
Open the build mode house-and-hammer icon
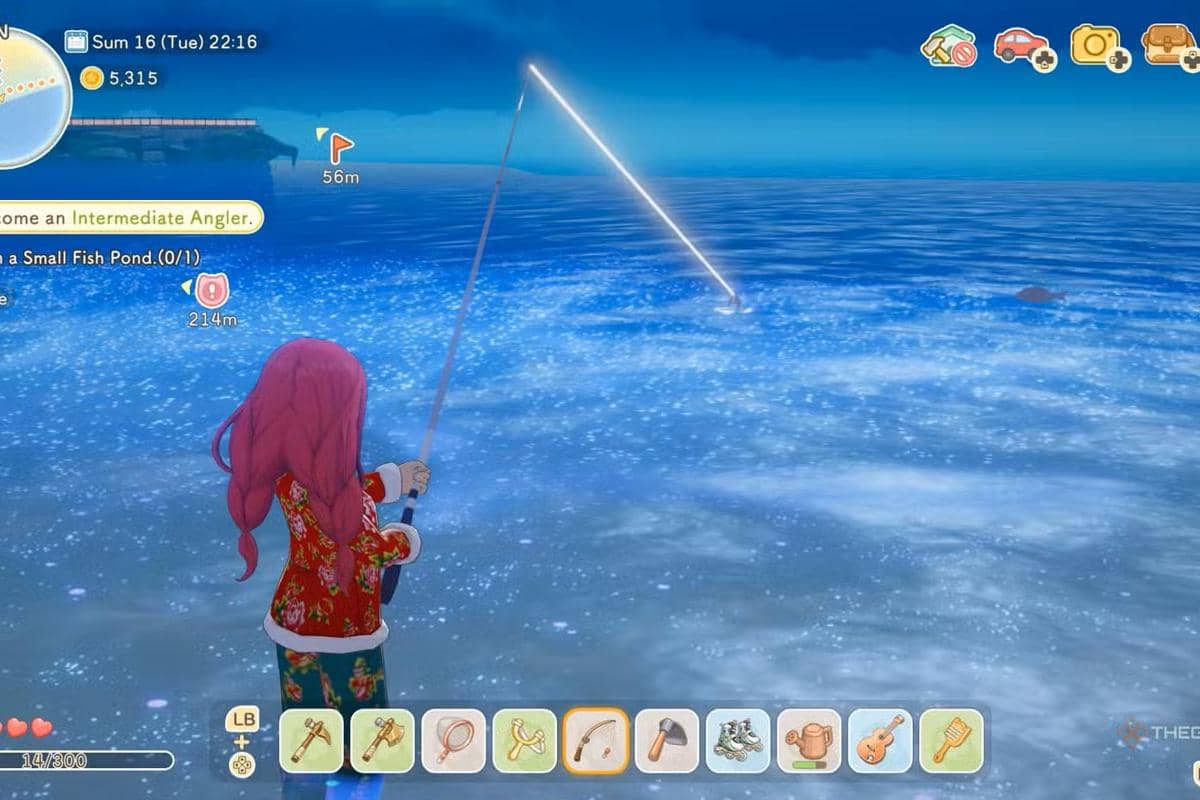(x=947, y=46)
